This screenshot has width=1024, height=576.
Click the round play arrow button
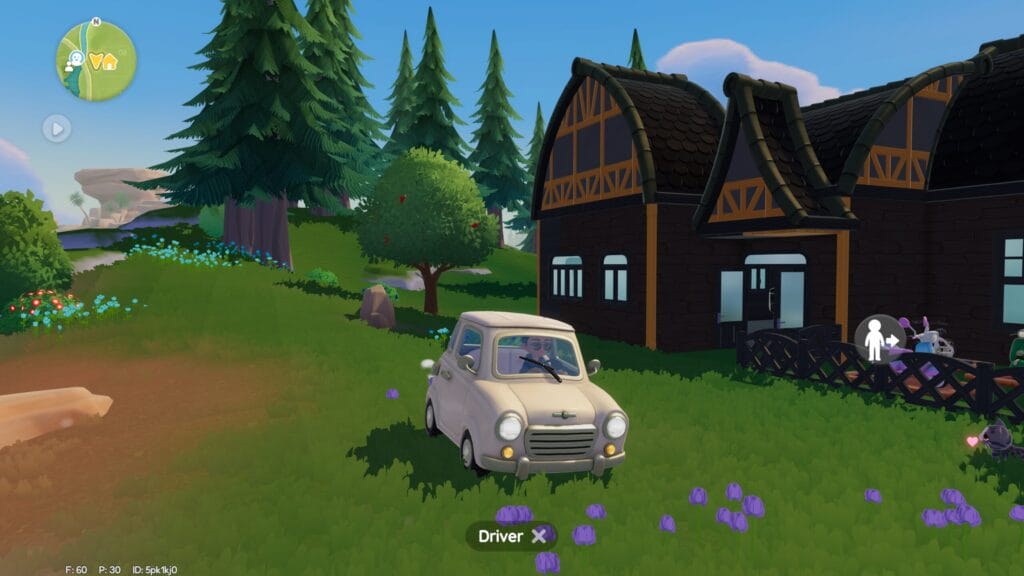tap(57, 128)
